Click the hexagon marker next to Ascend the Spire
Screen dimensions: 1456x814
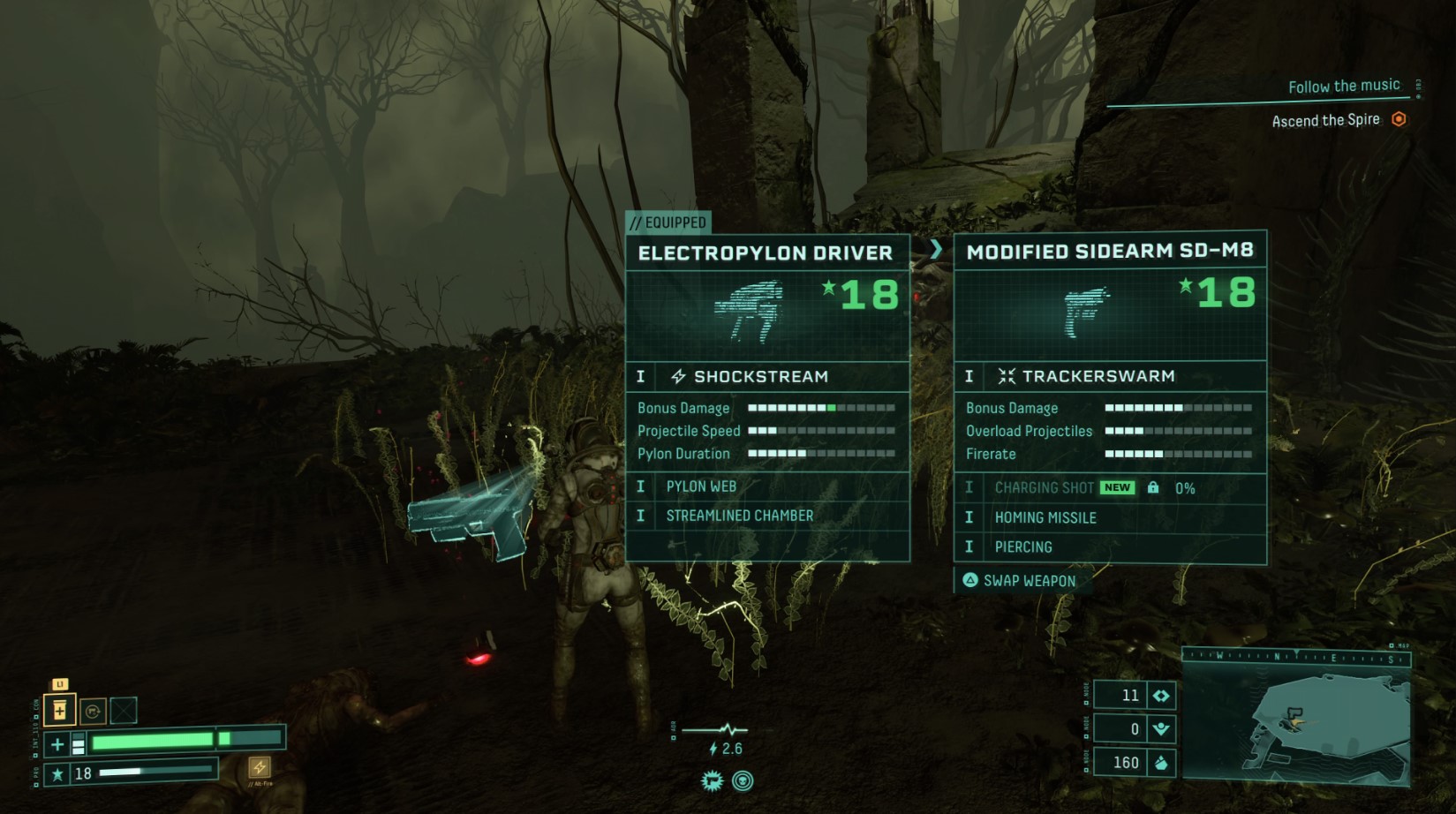[1401, 118]
